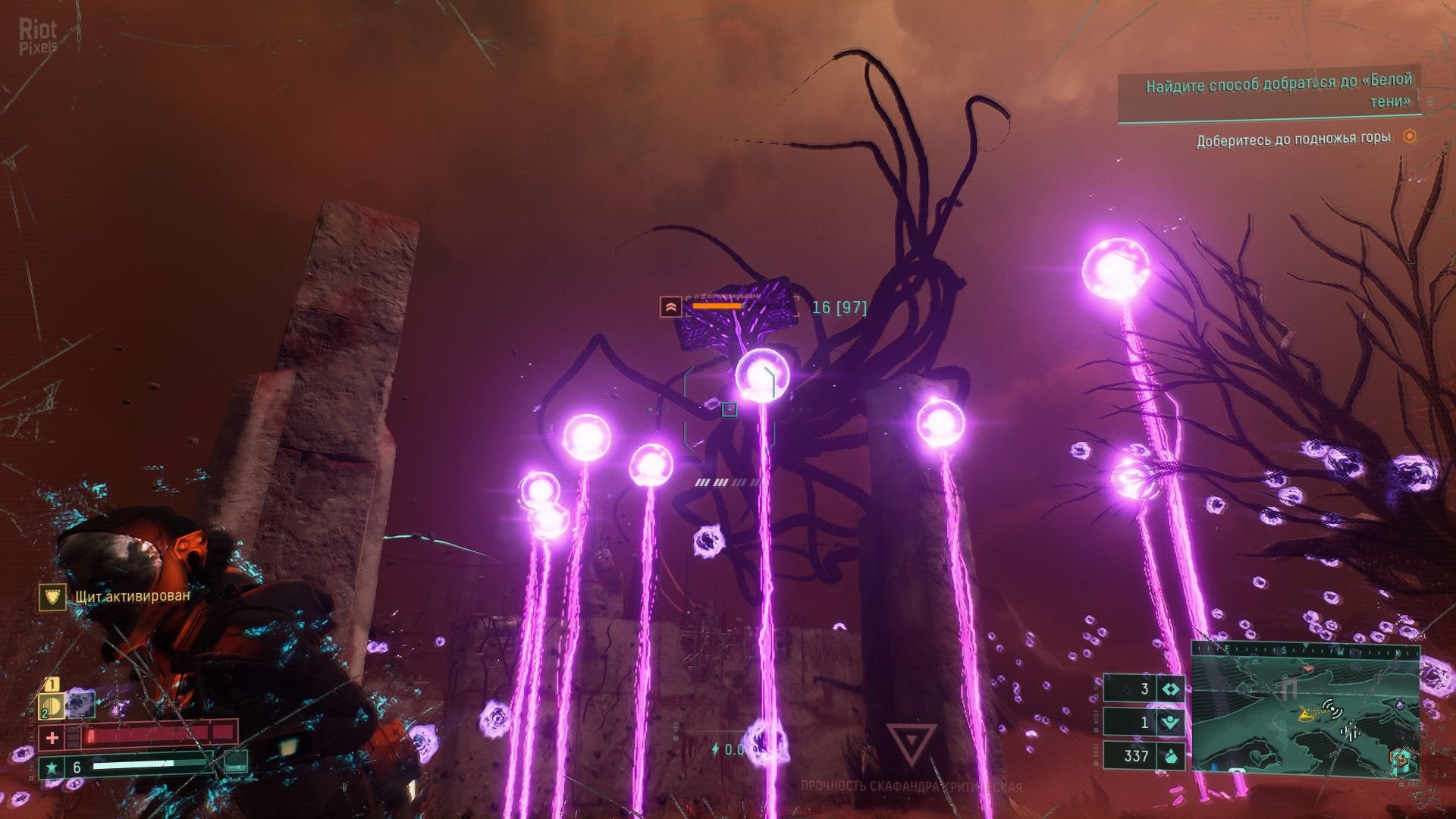Screen dimensions: 1456x819
Task: Select the second weapon slot beside it
Action: [x=81, y=704]
